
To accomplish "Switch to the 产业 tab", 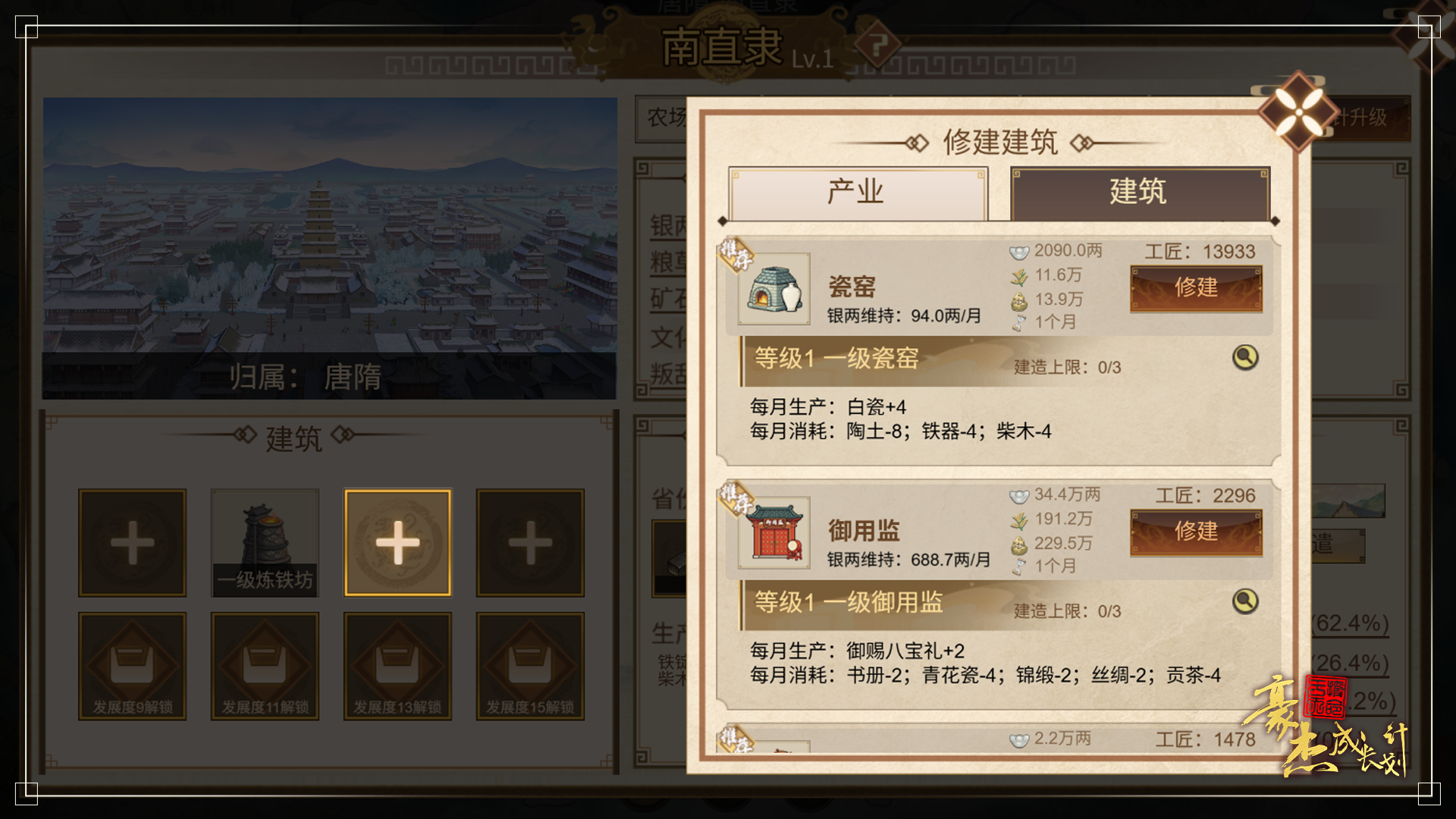I will point(857,193).
